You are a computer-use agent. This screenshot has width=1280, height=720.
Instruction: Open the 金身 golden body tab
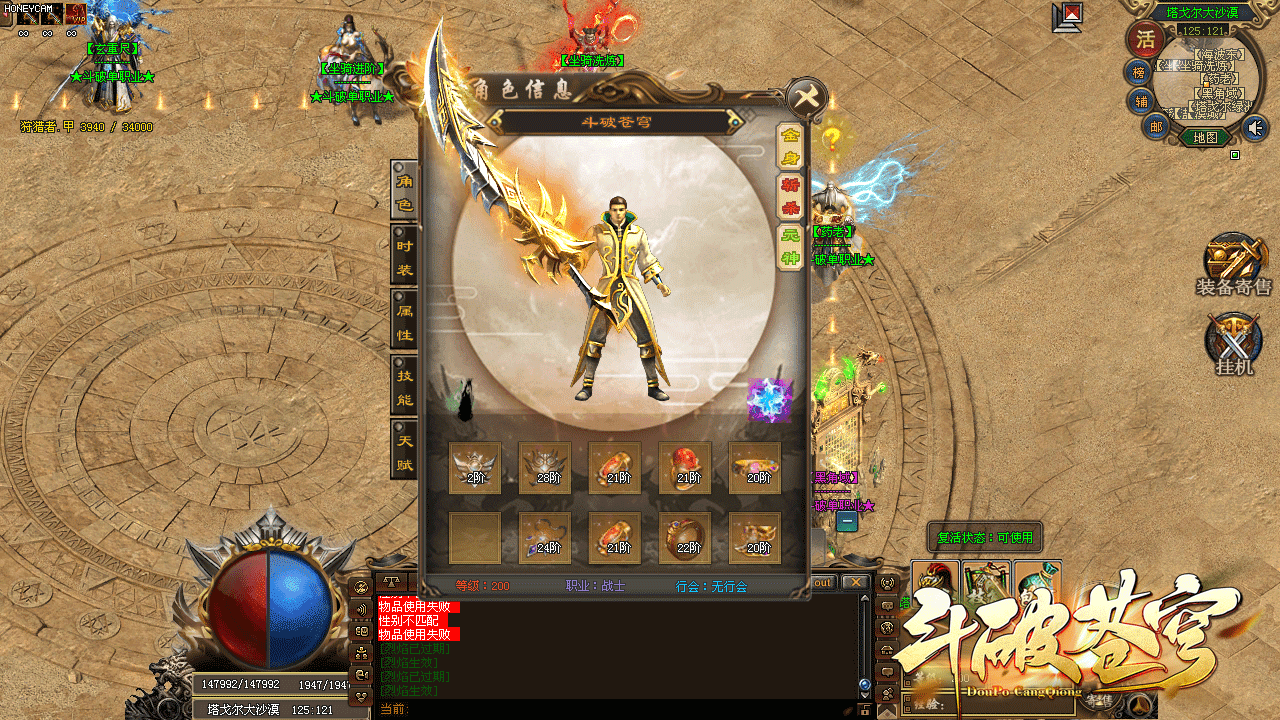[790, 147]
